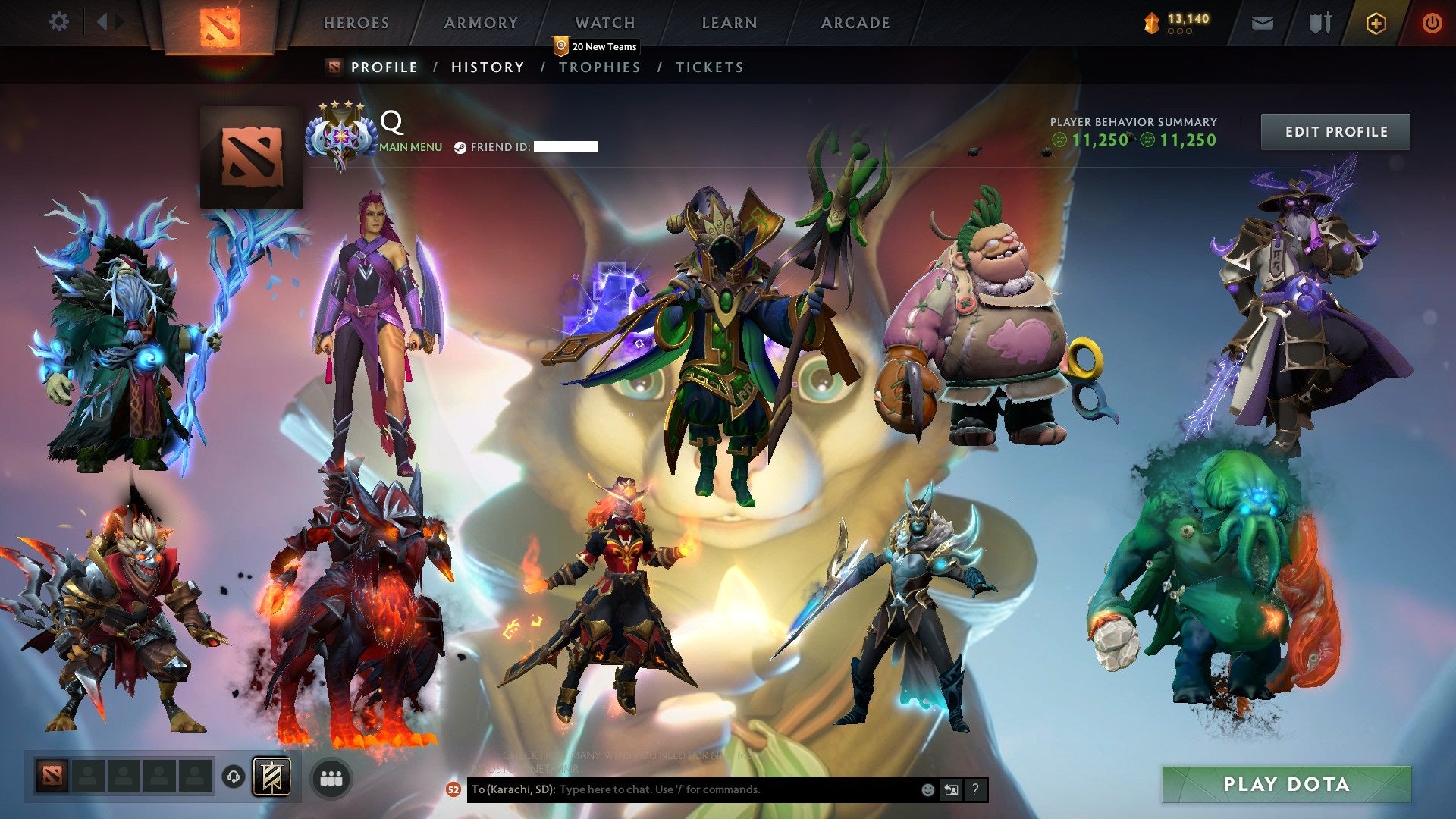The width and height of the screenshot is (1456, 819).
Task: Click the friends list people icon
Action: [331, 777]
